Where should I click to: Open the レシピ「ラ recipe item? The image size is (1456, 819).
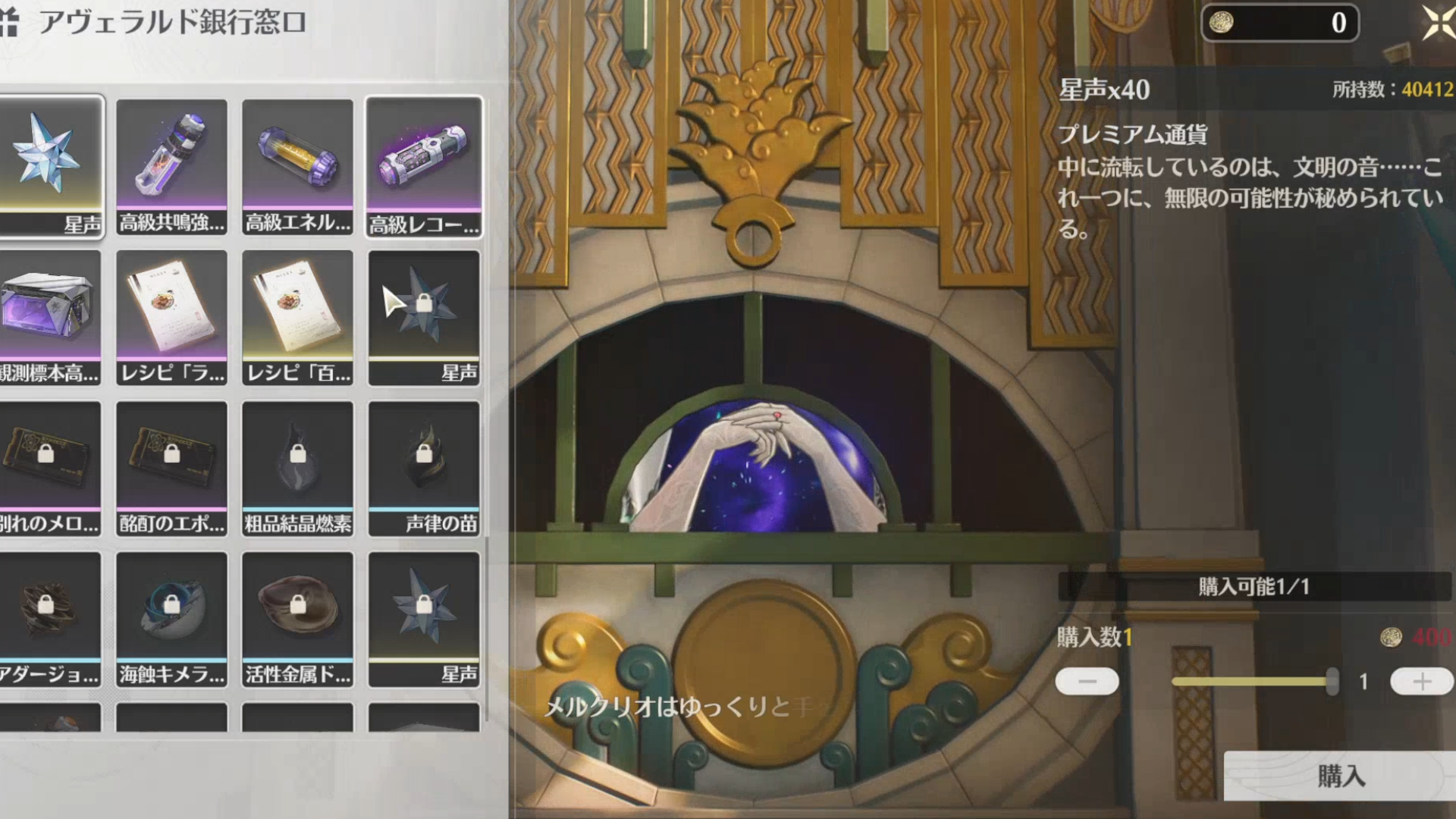coord(171,317)
